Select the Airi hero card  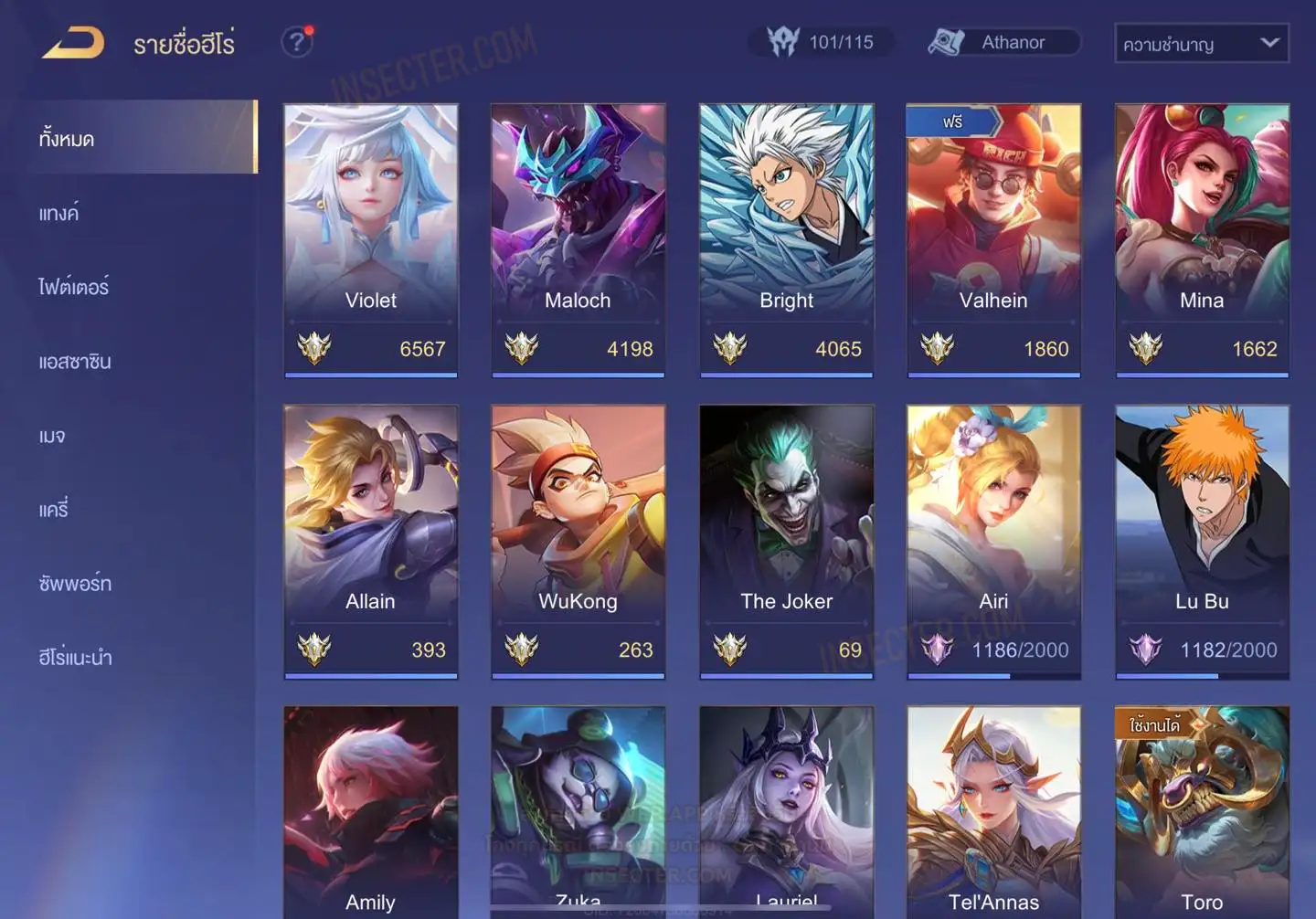click(993, 541)
